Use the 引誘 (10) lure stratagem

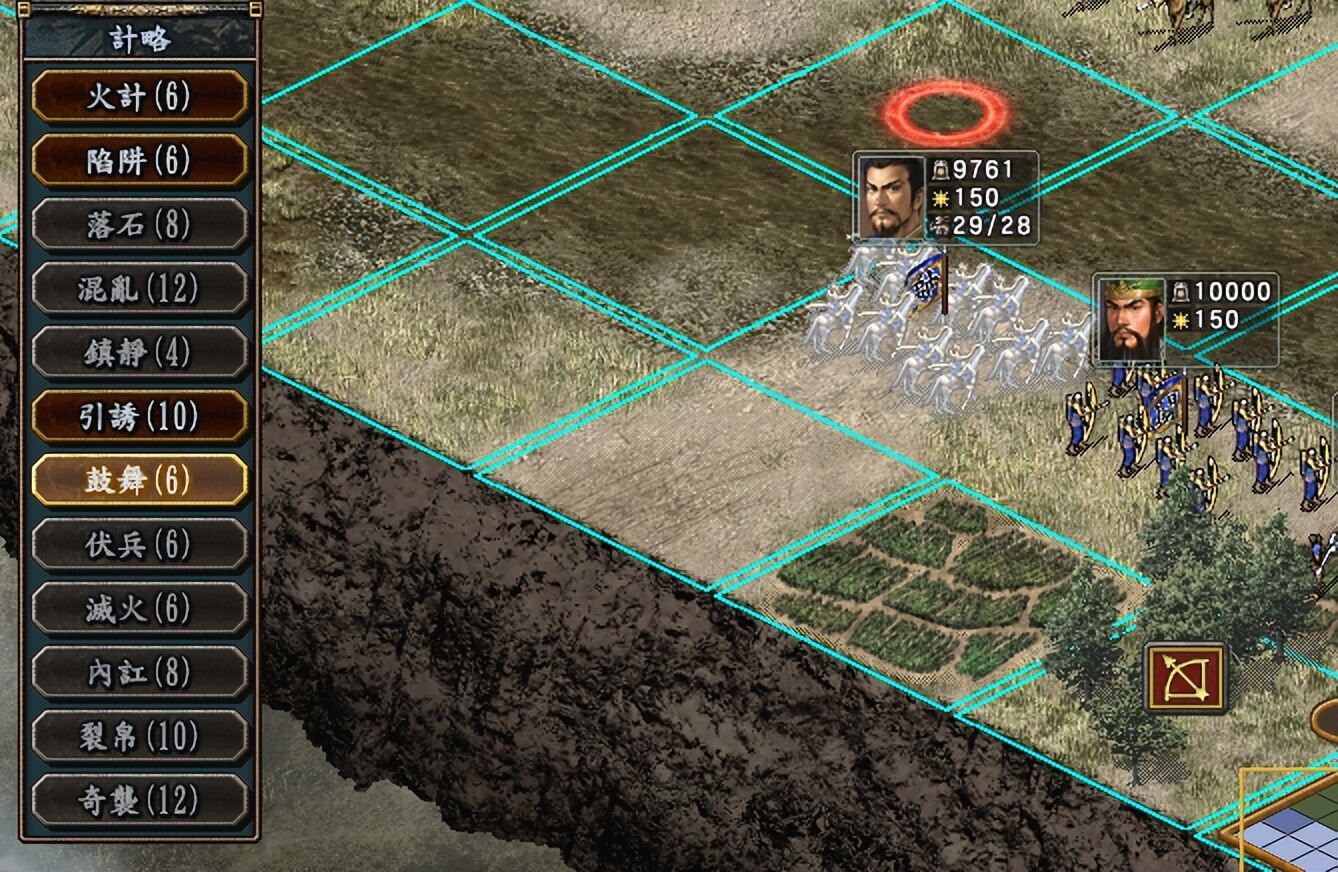point(139,417)
